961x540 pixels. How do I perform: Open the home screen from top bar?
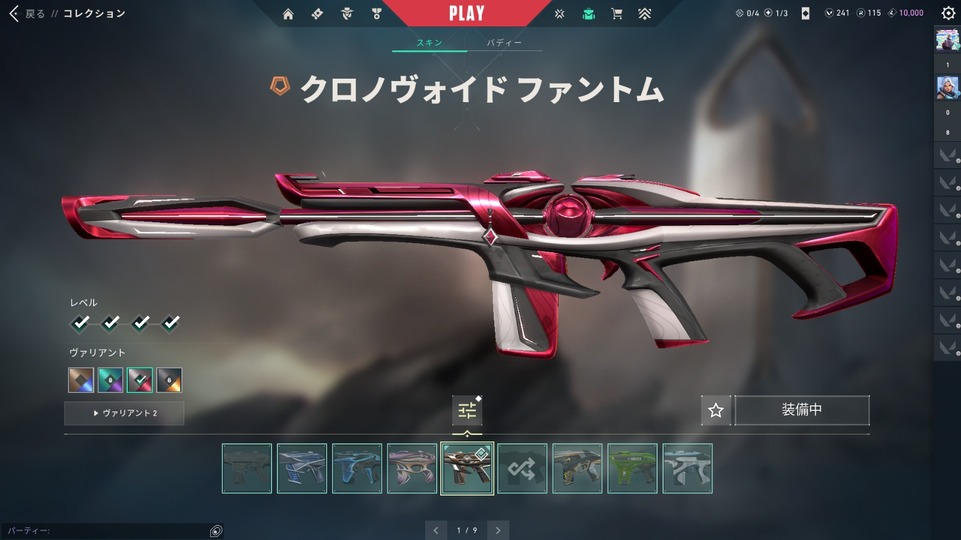(x=288, y=14)
